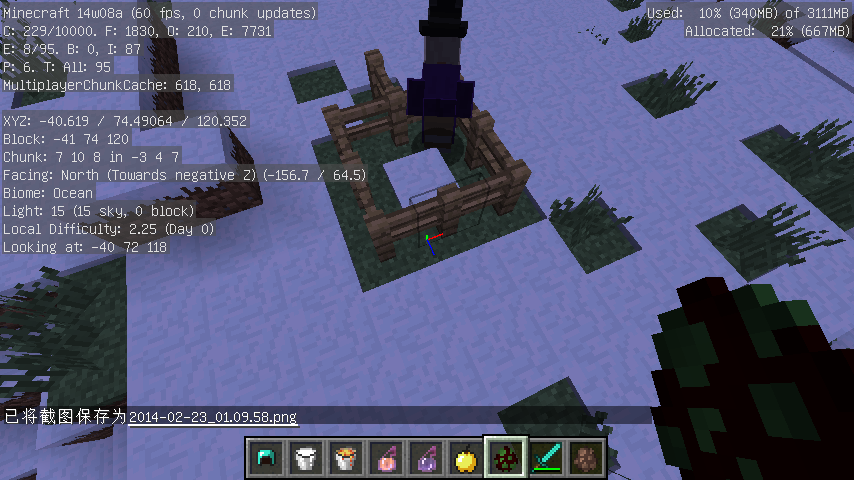Select the dark spawn egg slot

click(505, 459)
